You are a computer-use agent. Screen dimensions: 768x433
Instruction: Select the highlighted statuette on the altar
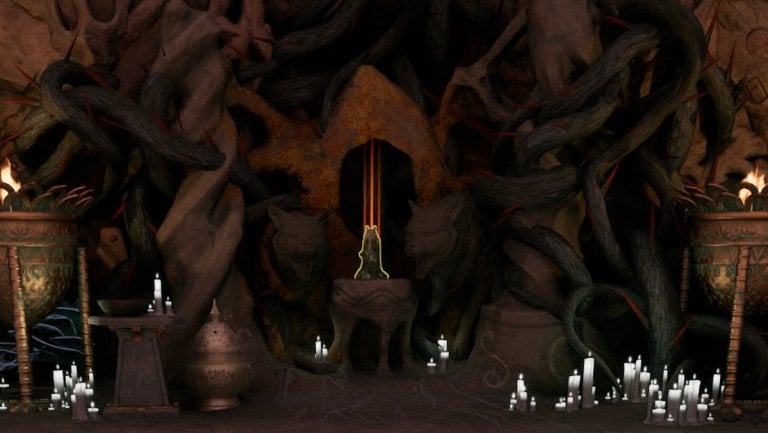pos(373,256)
